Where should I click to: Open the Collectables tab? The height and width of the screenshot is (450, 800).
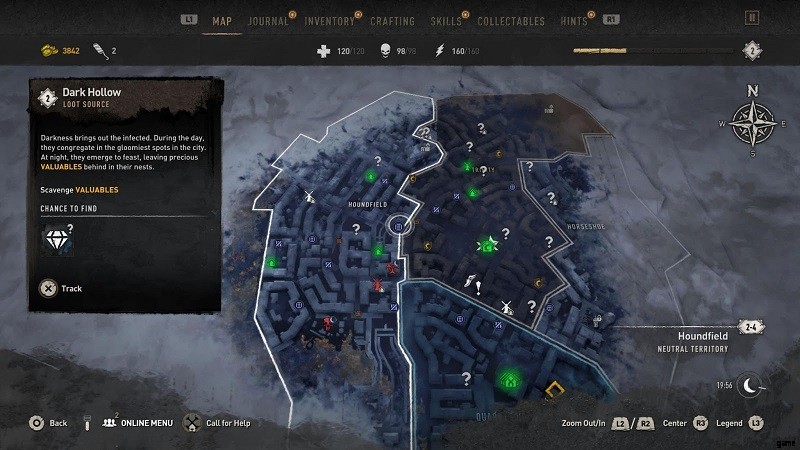click(510, 20)
